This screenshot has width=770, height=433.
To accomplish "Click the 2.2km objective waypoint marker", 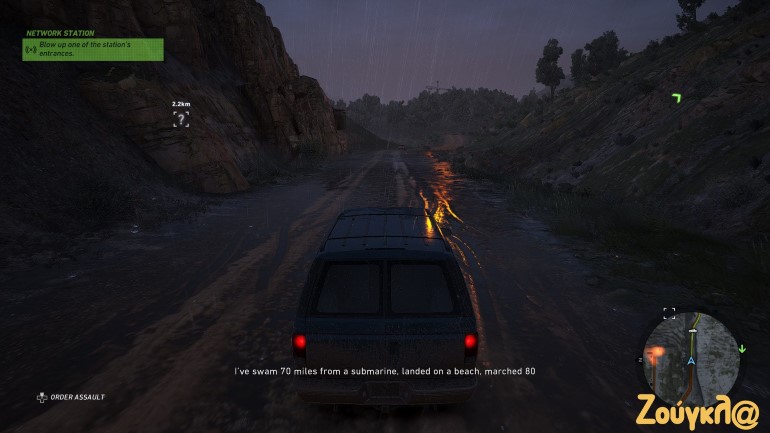I will pyautogui.click(x=181, y=119).
